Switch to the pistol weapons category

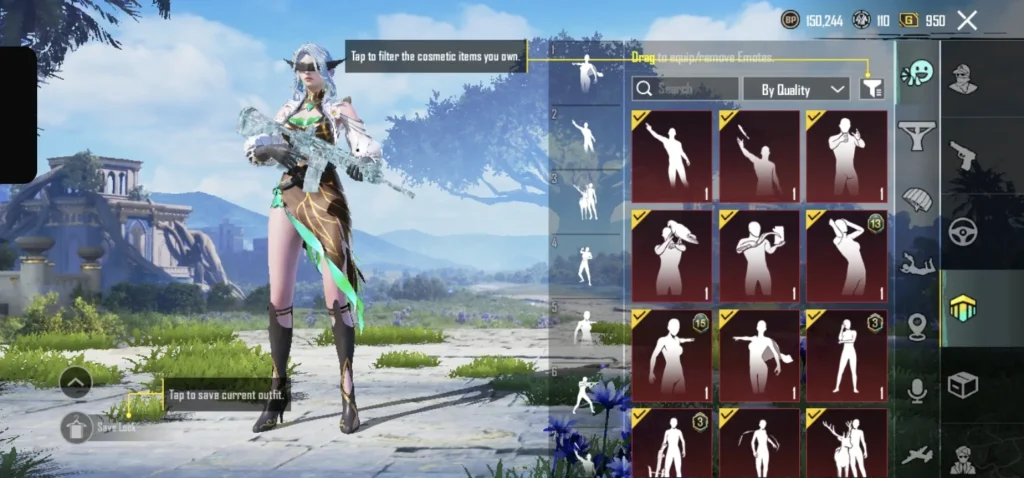(963, 154)
